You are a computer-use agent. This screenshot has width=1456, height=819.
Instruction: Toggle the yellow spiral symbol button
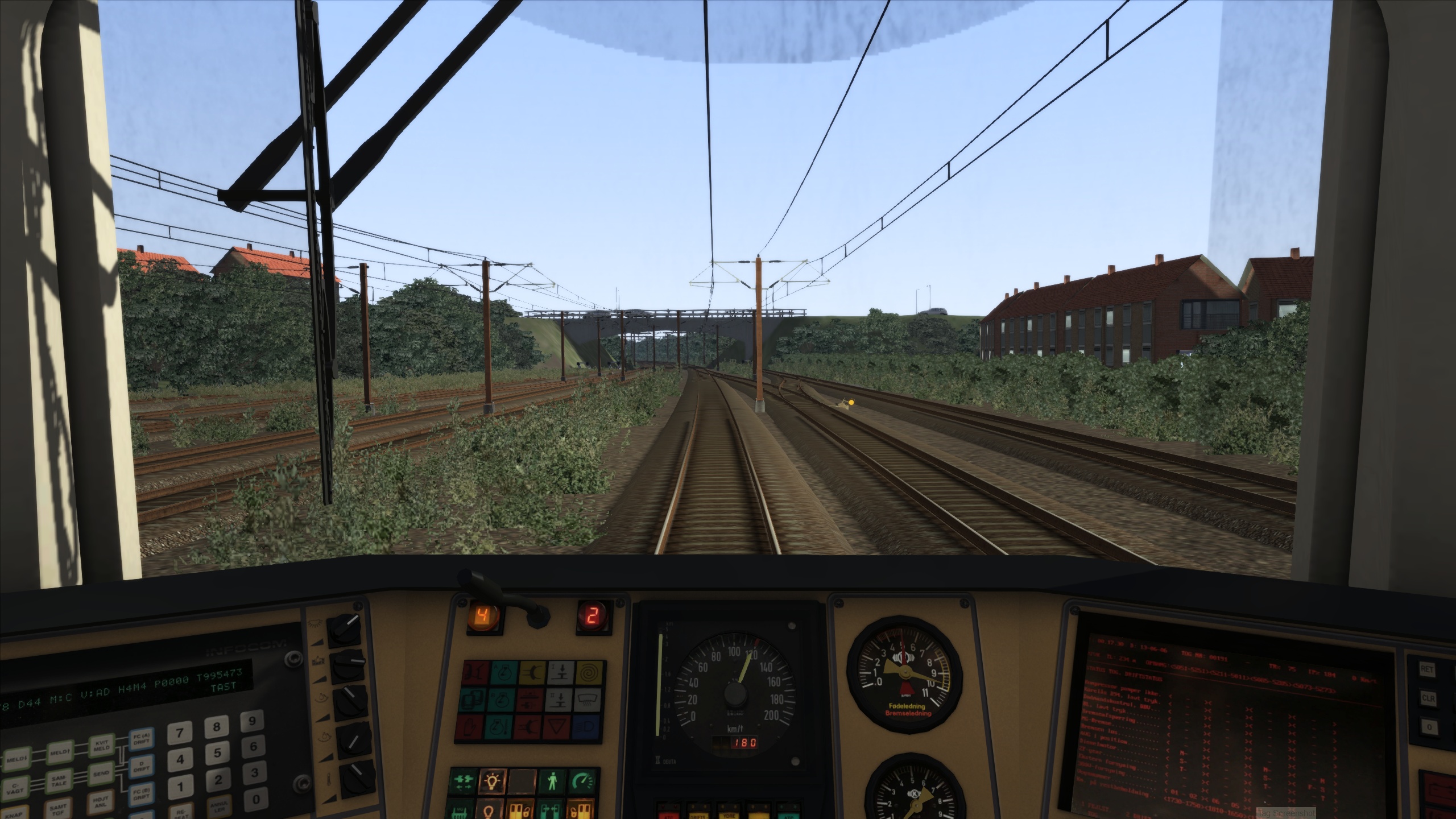click(589, 673)
